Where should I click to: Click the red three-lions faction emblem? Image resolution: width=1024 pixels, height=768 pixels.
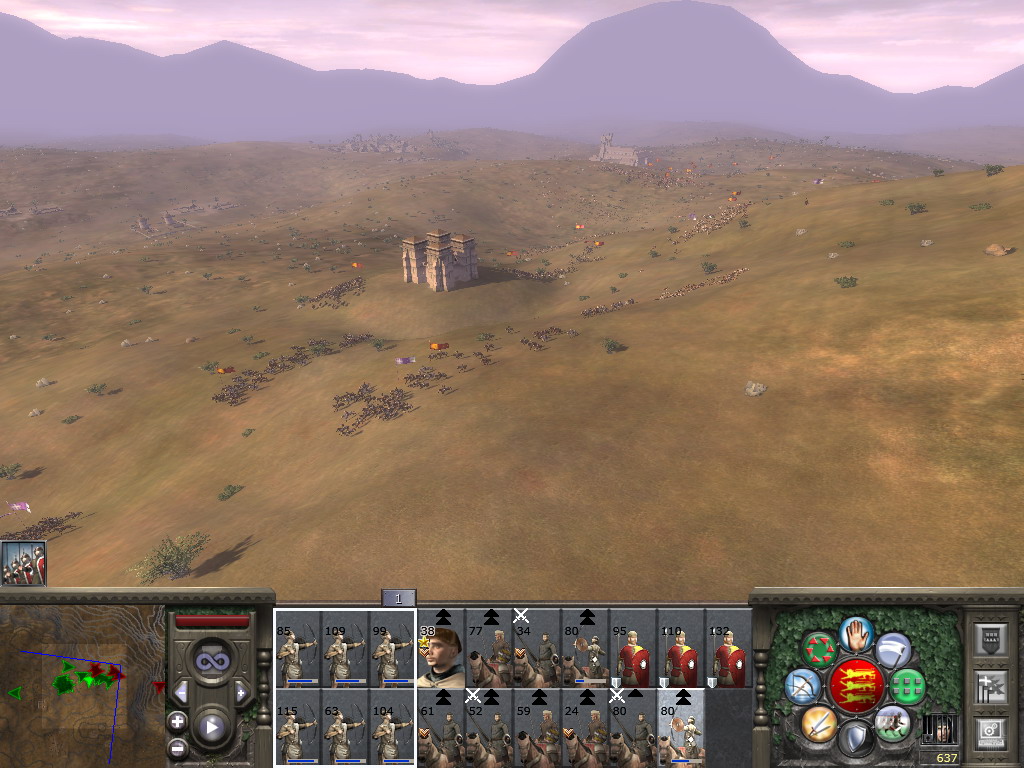click(x=856, y=686)
